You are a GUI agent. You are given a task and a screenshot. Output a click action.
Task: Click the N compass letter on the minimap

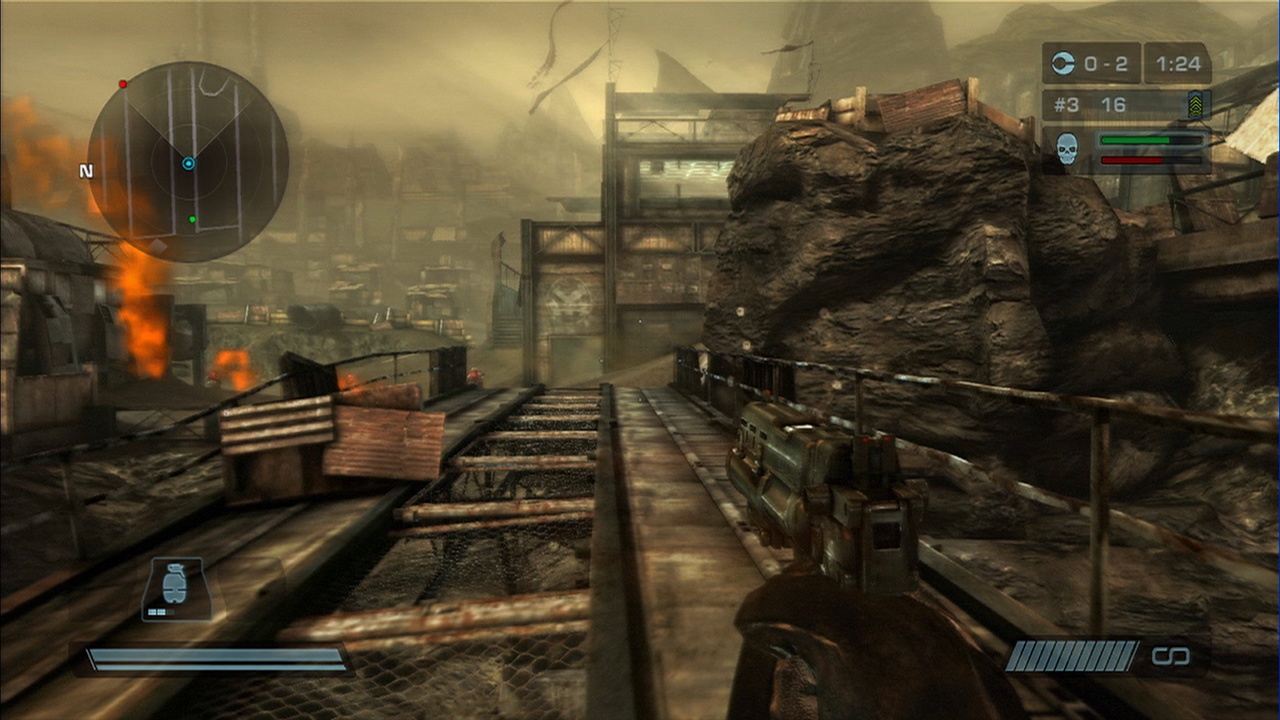86,170
